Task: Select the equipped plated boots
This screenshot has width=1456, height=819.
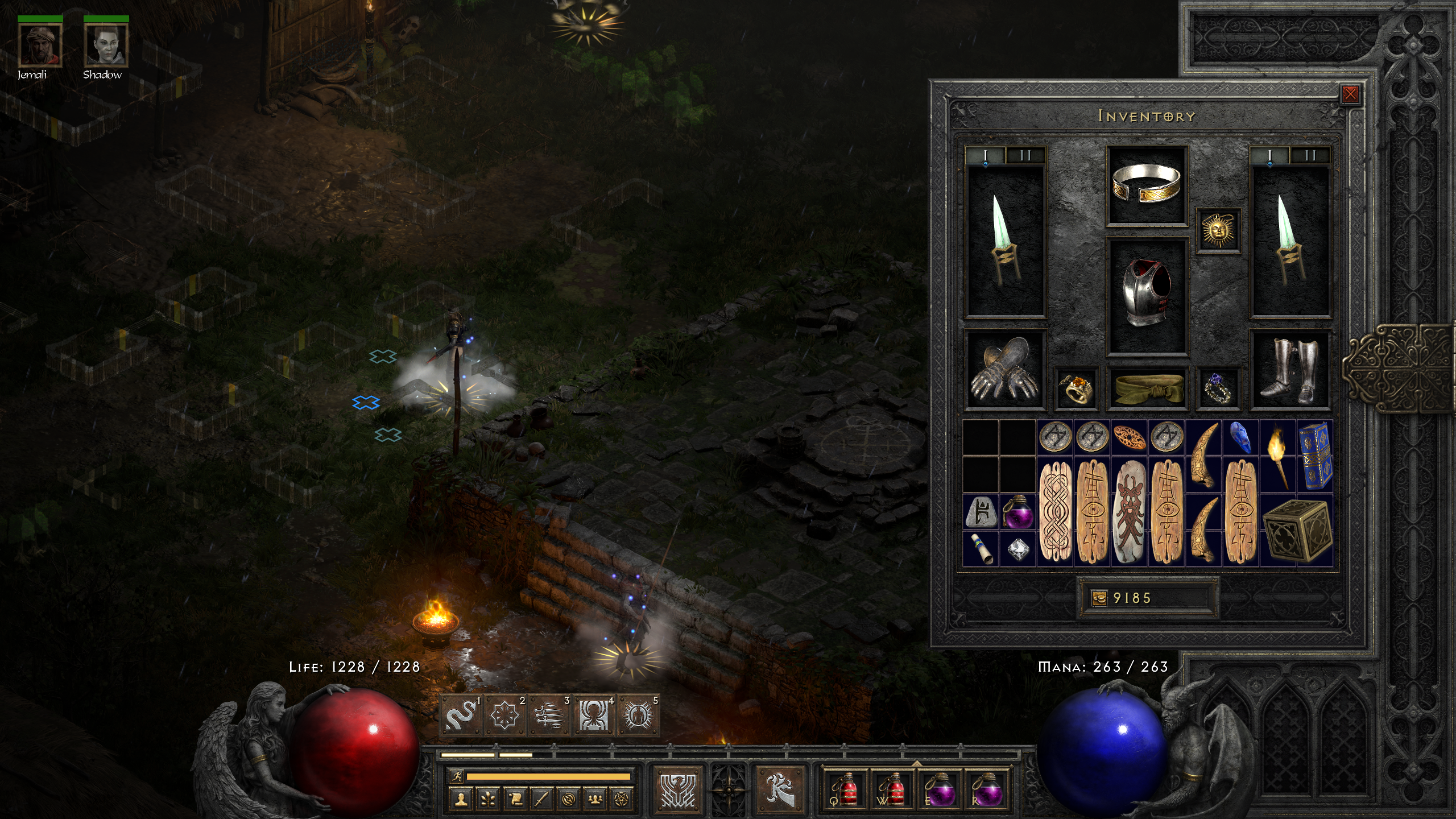Action: (1290, 370)
